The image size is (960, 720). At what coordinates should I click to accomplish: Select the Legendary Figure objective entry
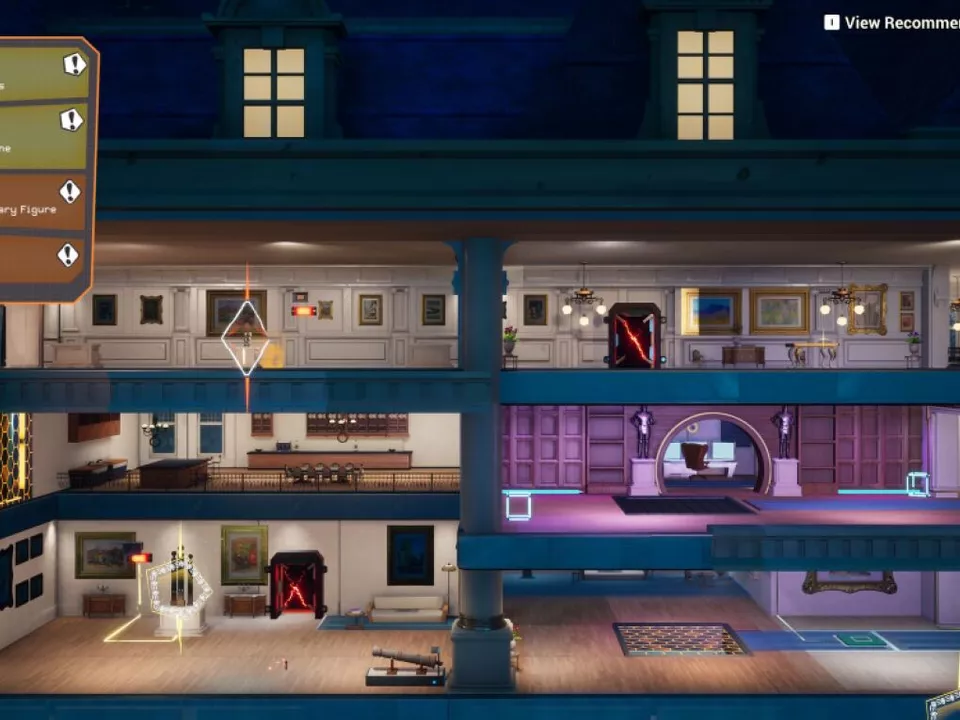point(40,205)
